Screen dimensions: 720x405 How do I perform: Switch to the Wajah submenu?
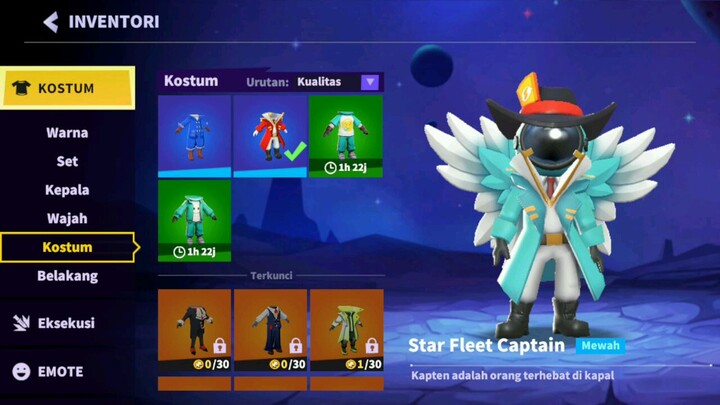coord(67,218)
